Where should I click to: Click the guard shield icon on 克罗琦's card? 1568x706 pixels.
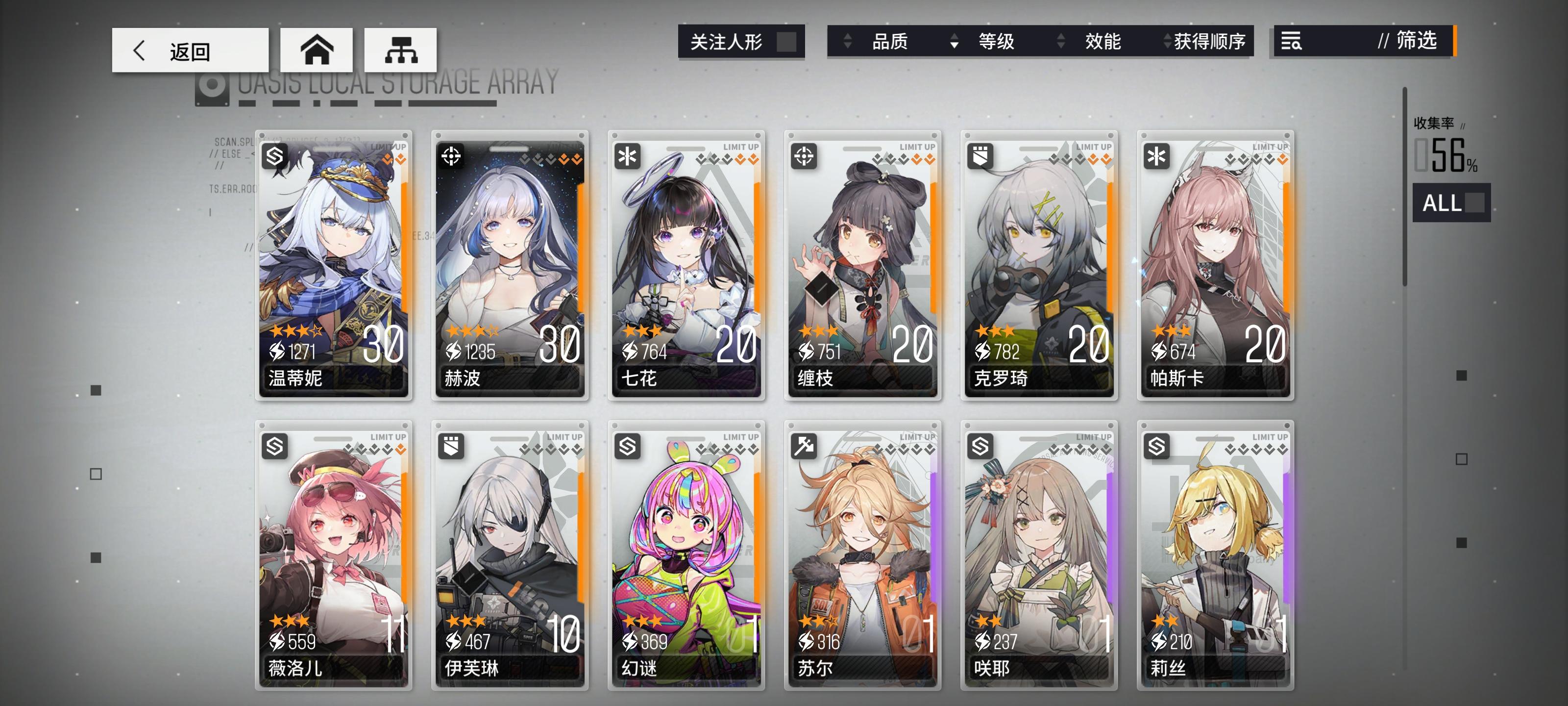(x=981, y=156)
